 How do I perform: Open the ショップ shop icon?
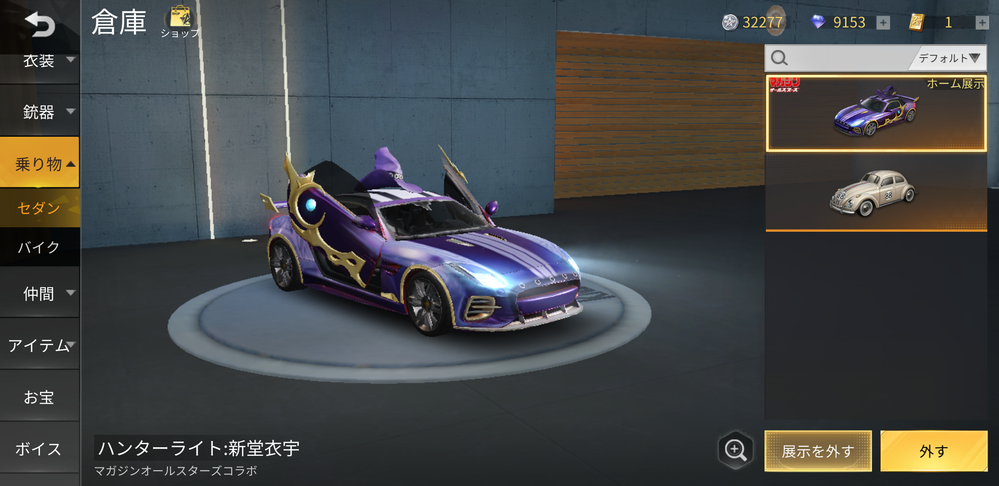tap(180, 20)
